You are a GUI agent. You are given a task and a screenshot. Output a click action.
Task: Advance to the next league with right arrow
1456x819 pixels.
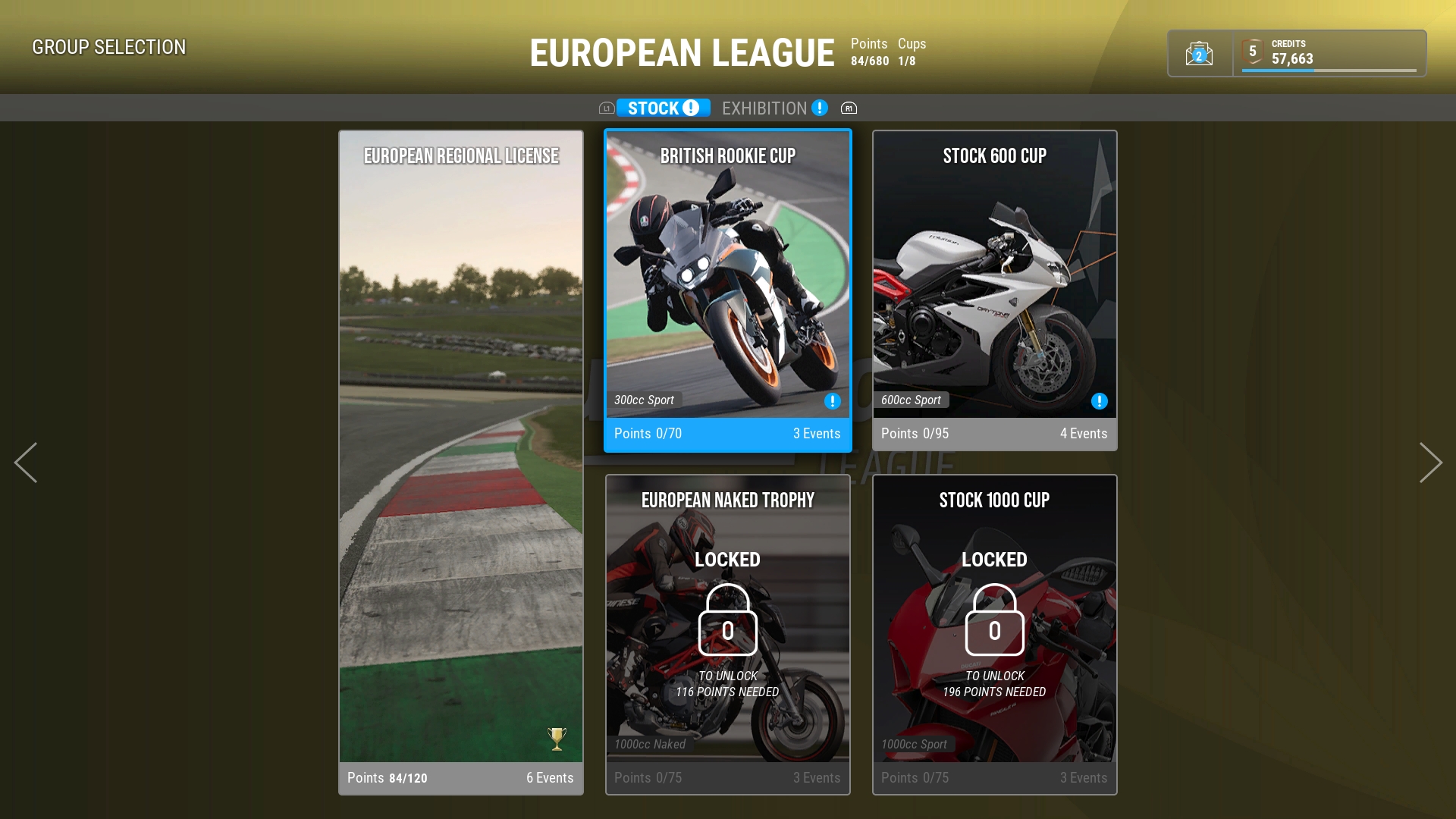(1430, 463)
